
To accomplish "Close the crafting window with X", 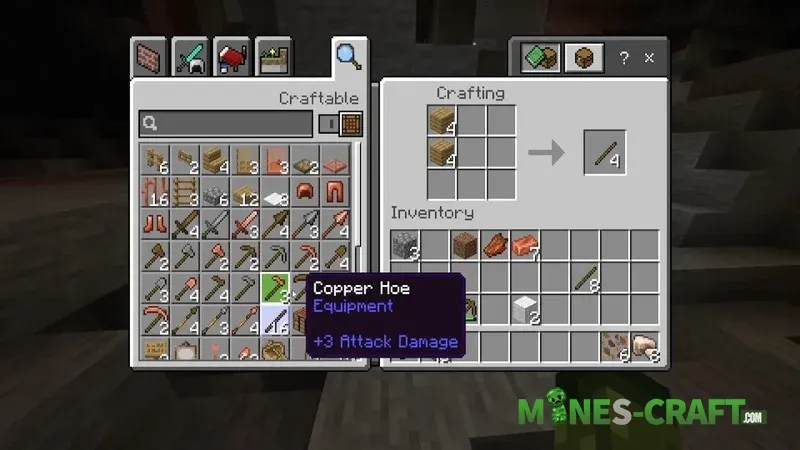I will [x=651, y=59].
